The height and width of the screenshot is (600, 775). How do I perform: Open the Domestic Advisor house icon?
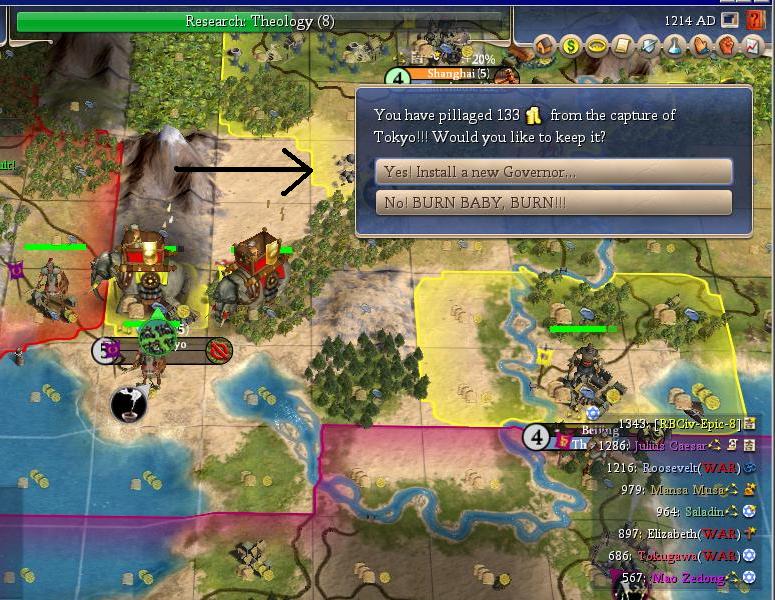pyautogui.click(x=546, y=45)
